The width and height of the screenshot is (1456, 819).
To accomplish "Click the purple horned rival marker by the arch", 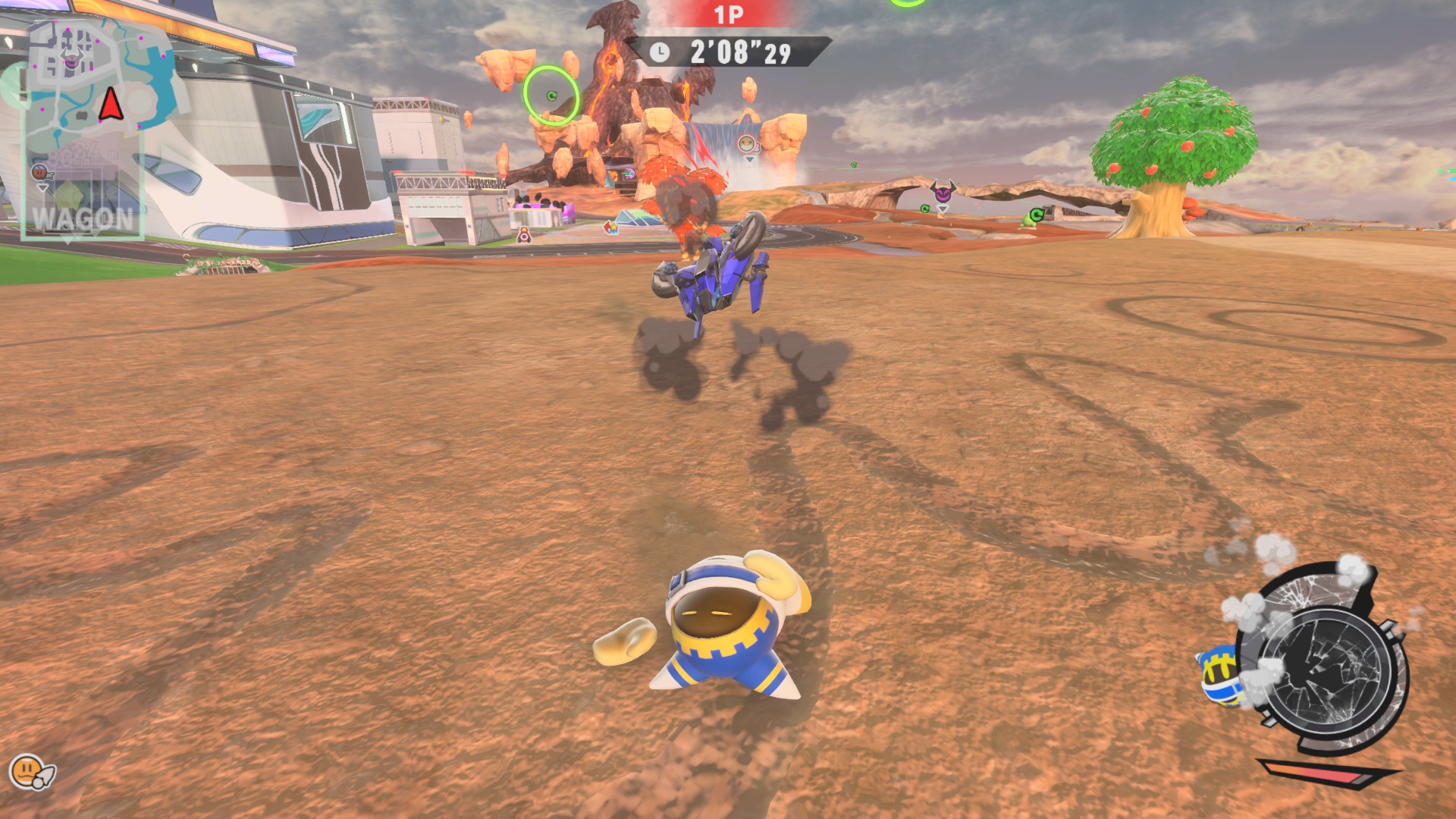I will click(x=943, y=193).
